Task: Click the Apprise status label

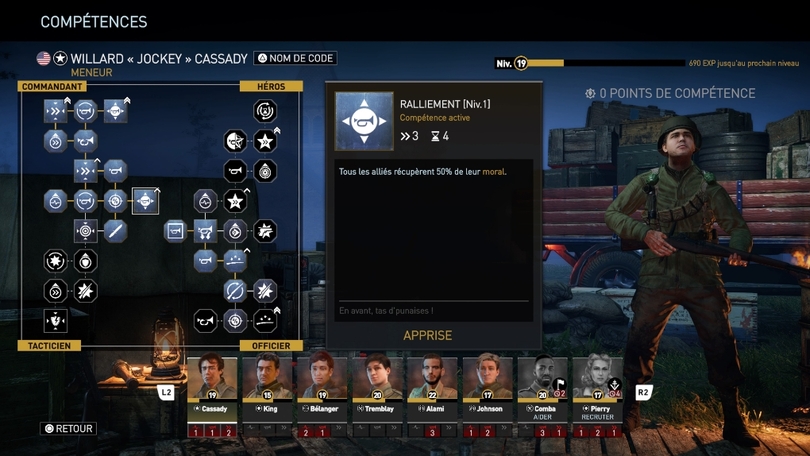Action: coord(427,336)
